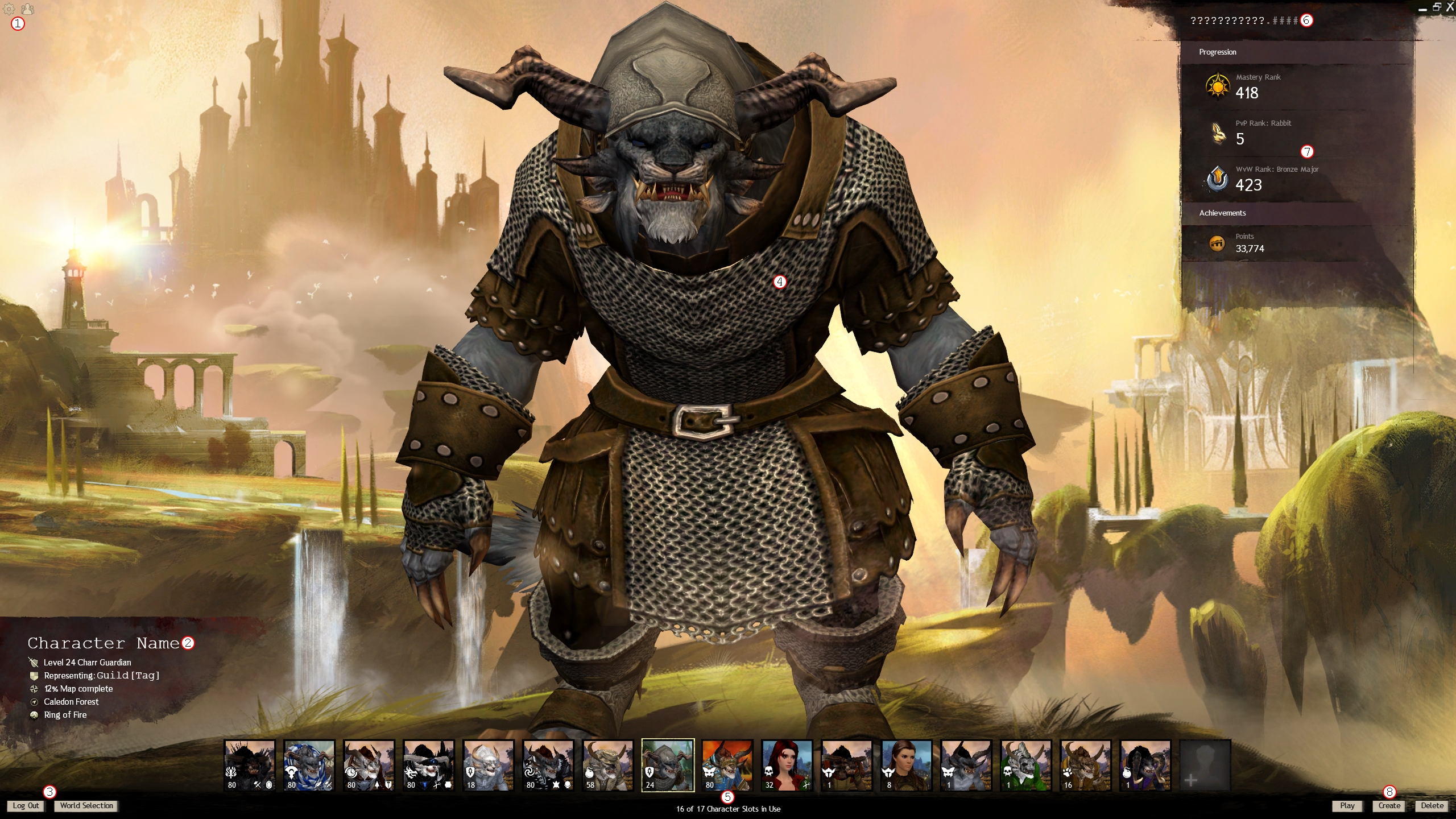This screenshot has height=819, width=1456.
Task: Select the brown-haired level 8 human
Action: click(906, 765)
